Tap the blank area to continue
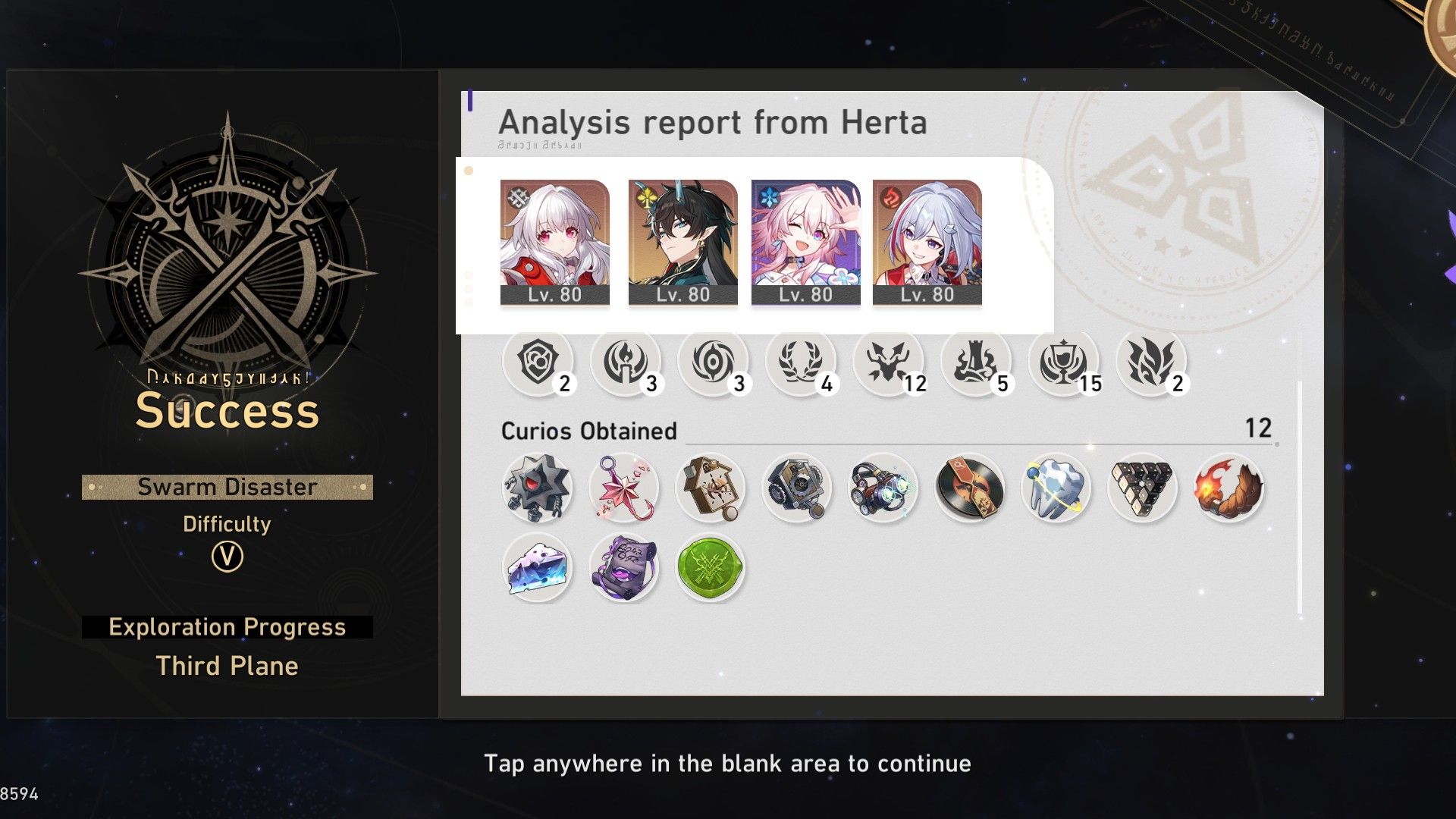The image size is (1456, 819). pyautogui.click(x=728, y=764)
